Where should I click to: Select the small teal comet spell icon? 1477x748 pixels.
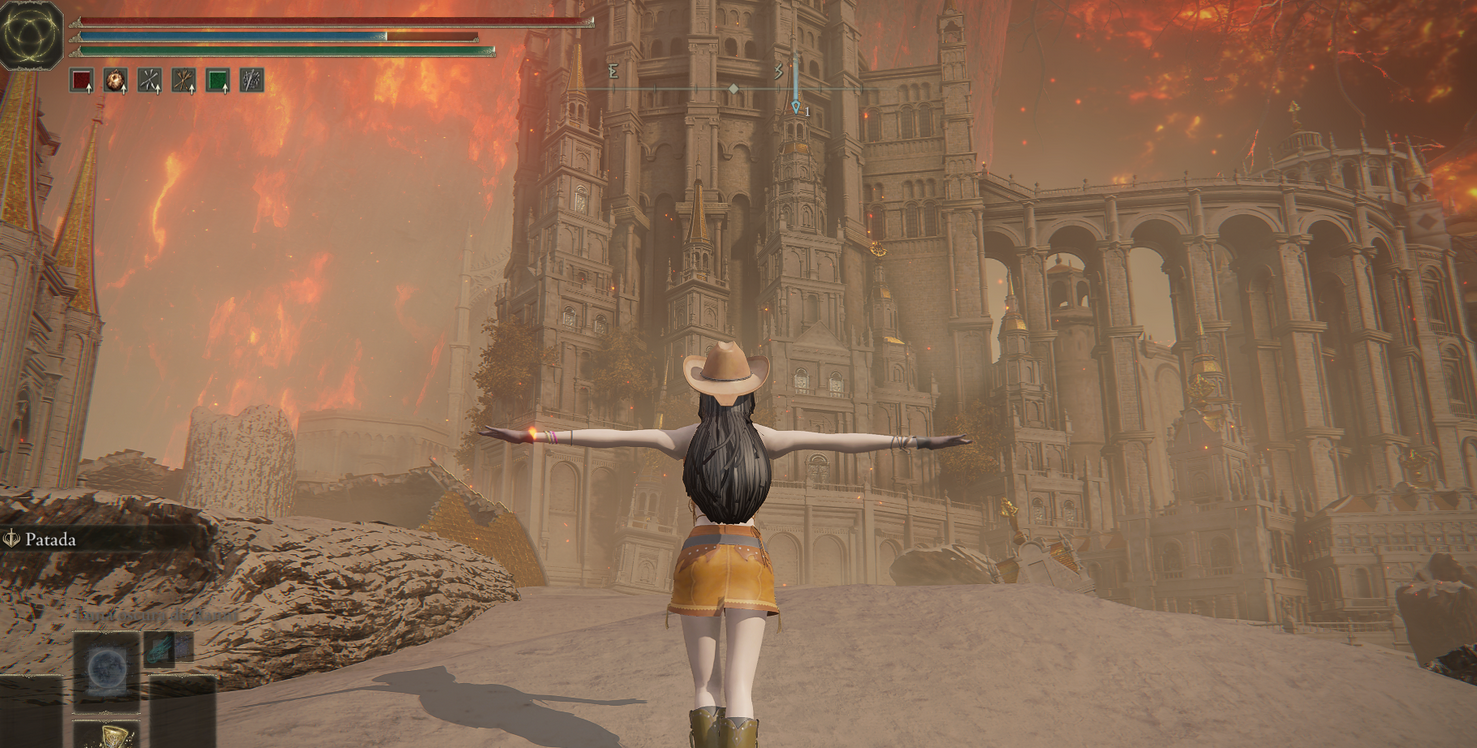click(160, 649)
